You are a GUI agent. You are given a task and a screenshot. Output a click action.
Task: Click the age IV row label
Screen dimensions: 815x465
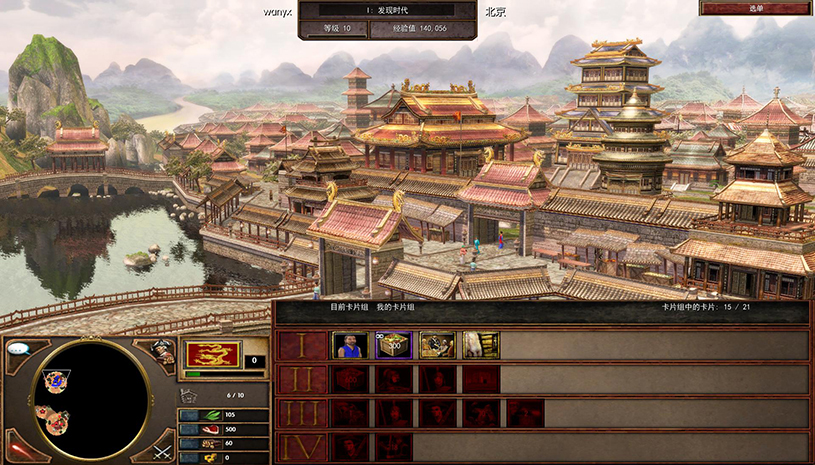click(300, 447)
